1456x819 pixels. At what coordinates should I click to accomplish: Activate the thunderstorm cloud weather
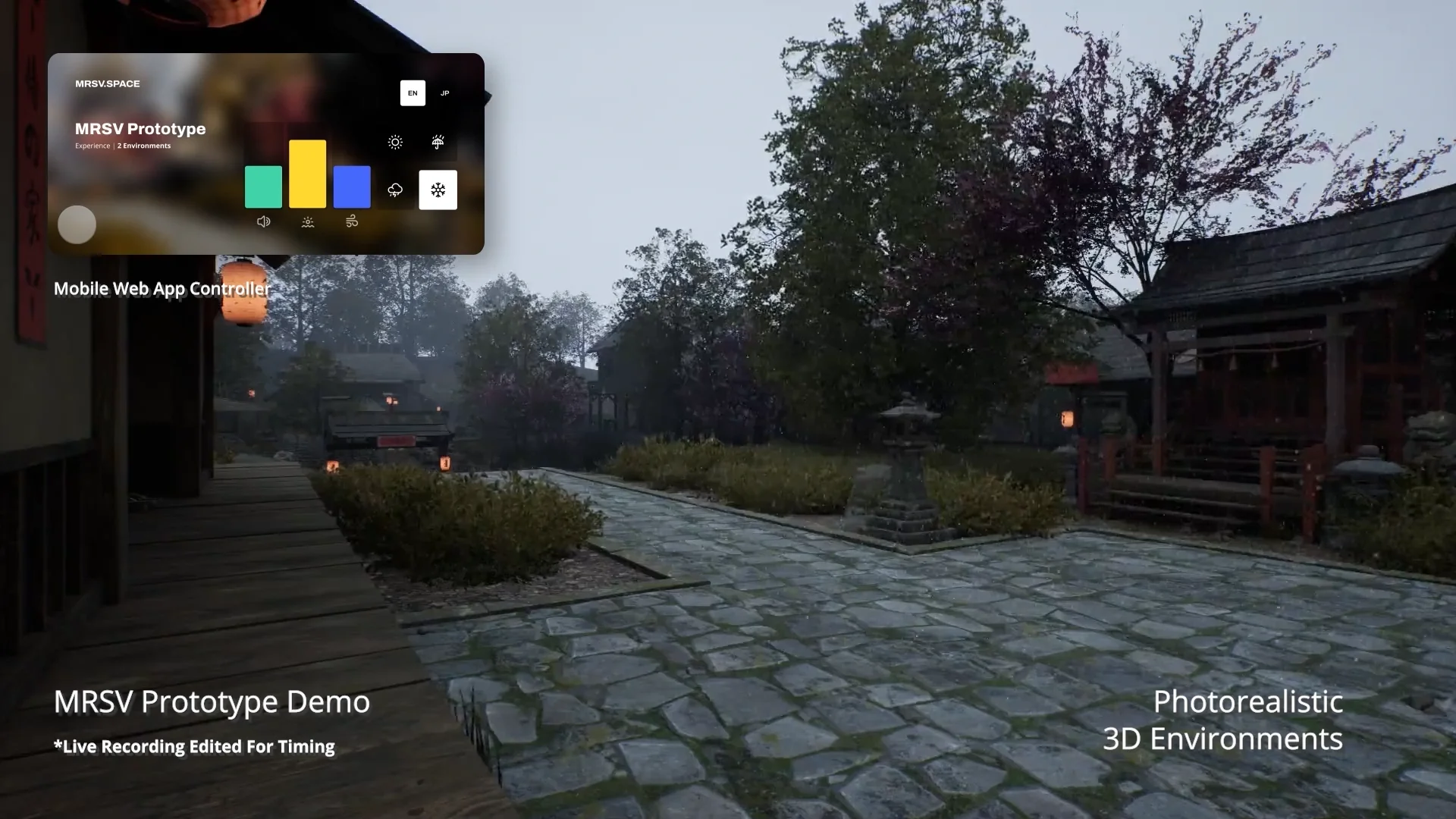pyautogui.click(x=395, y=190)
